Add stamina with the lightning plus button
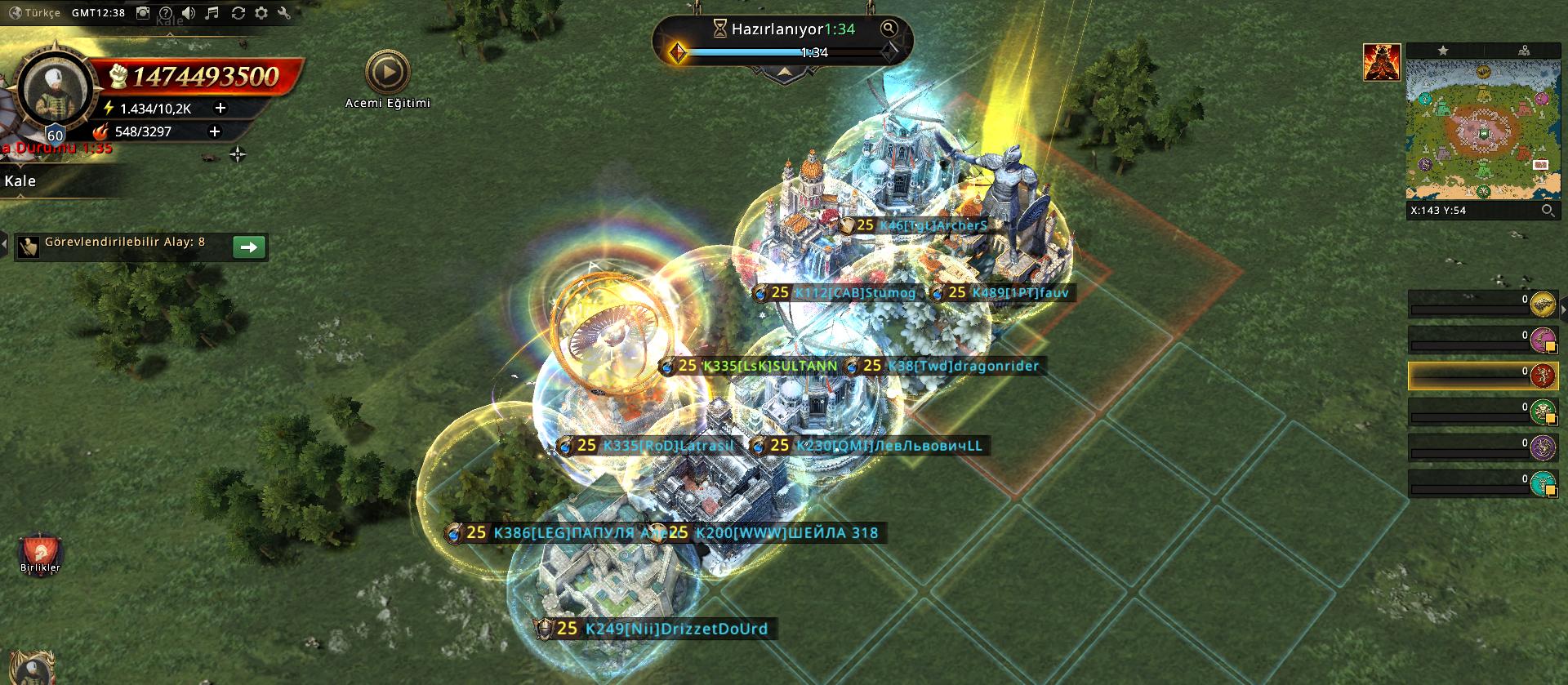The image size is (1568, 685). 220,108
